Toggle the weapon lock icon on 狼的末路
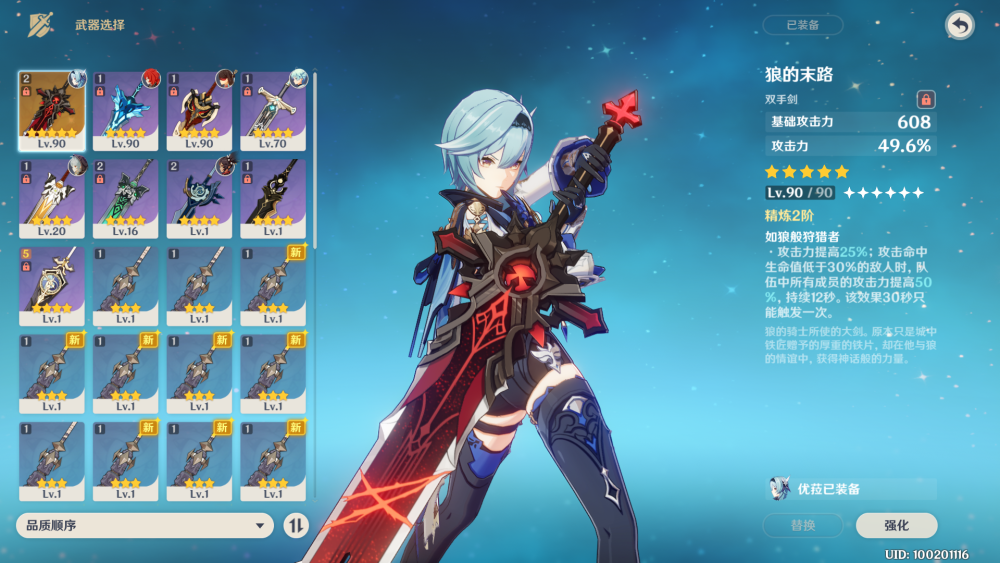The image size is (1000, 563). coord(926,99)
